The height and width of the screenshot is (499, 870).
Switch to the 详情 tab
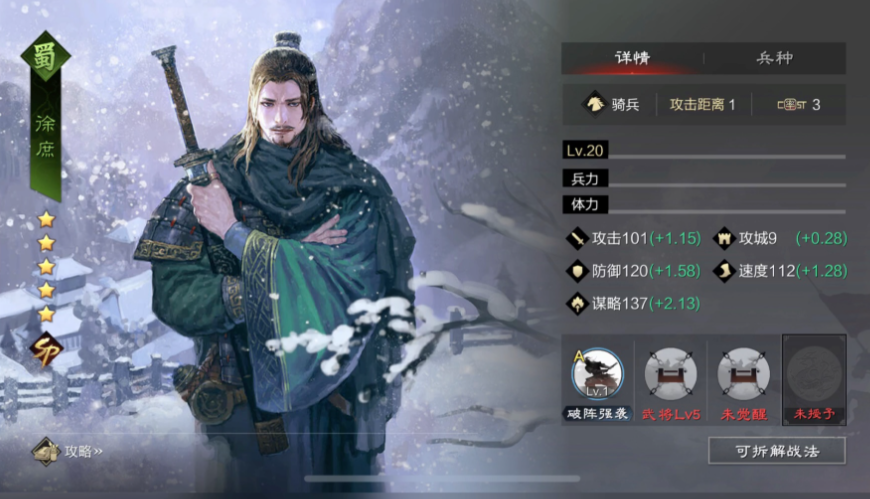[632, 58]
